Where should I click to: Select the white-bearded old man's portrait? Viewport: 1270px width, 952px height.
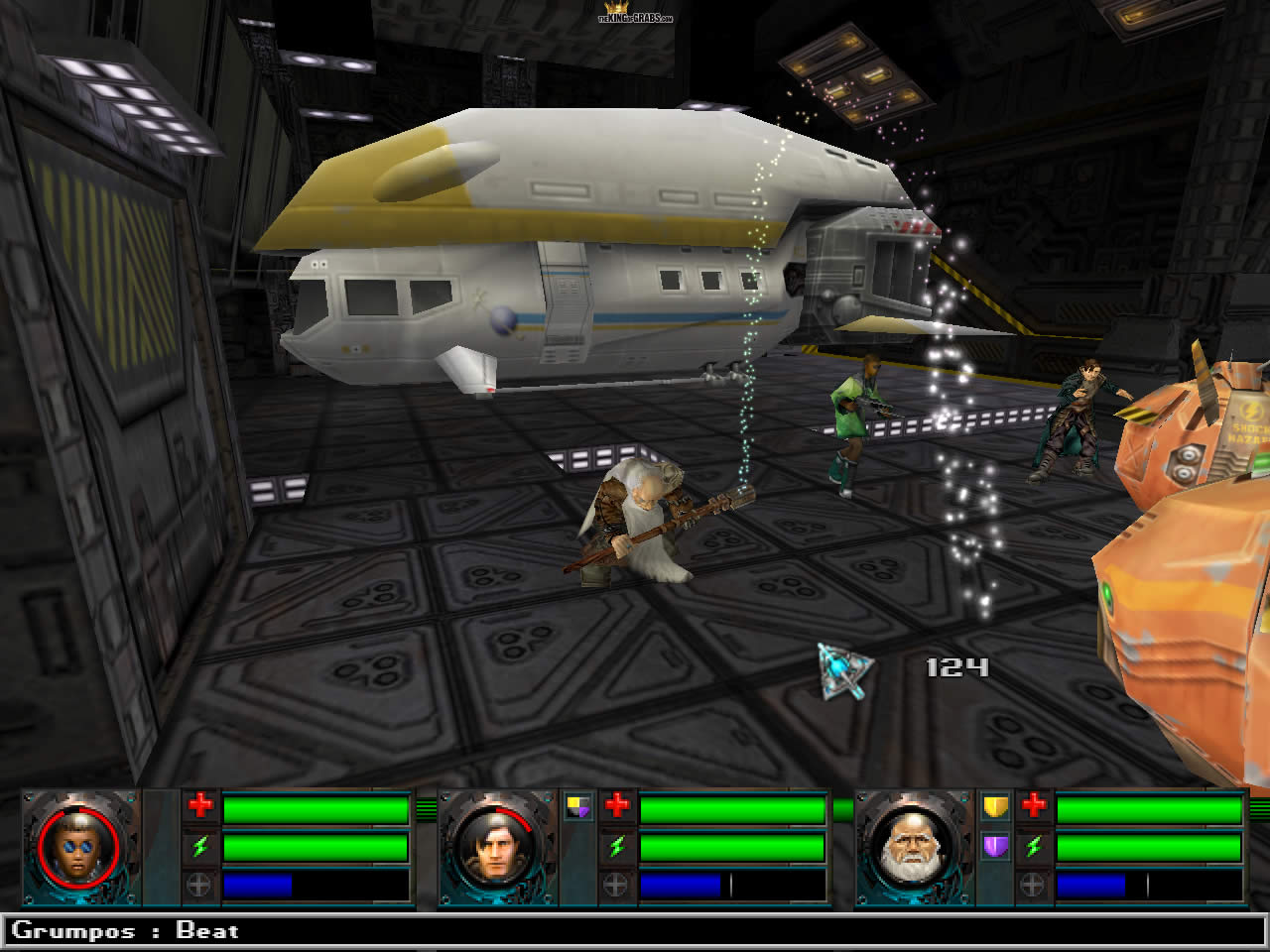point(912,848)
